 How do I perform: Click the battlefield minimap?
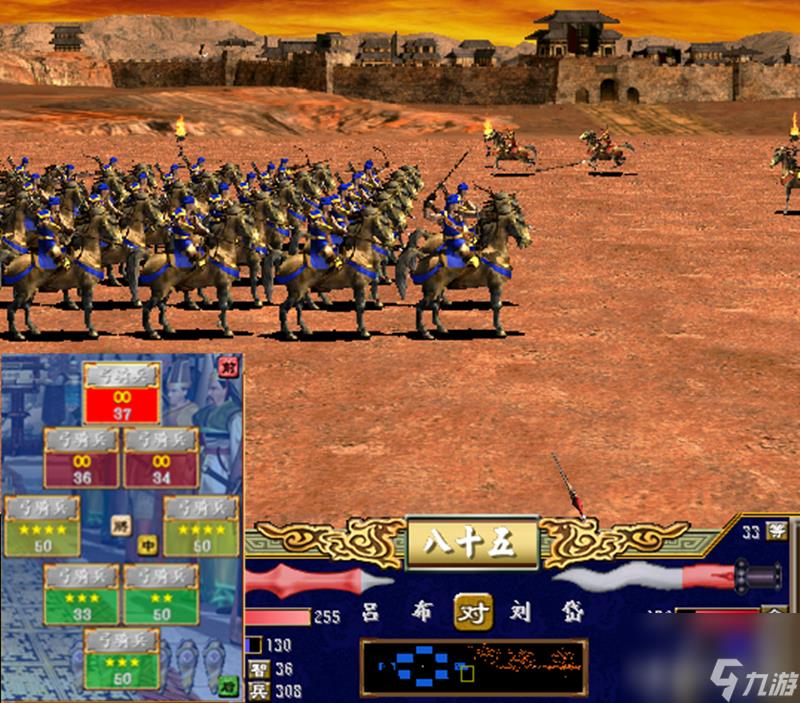click(x=473, y=667)
